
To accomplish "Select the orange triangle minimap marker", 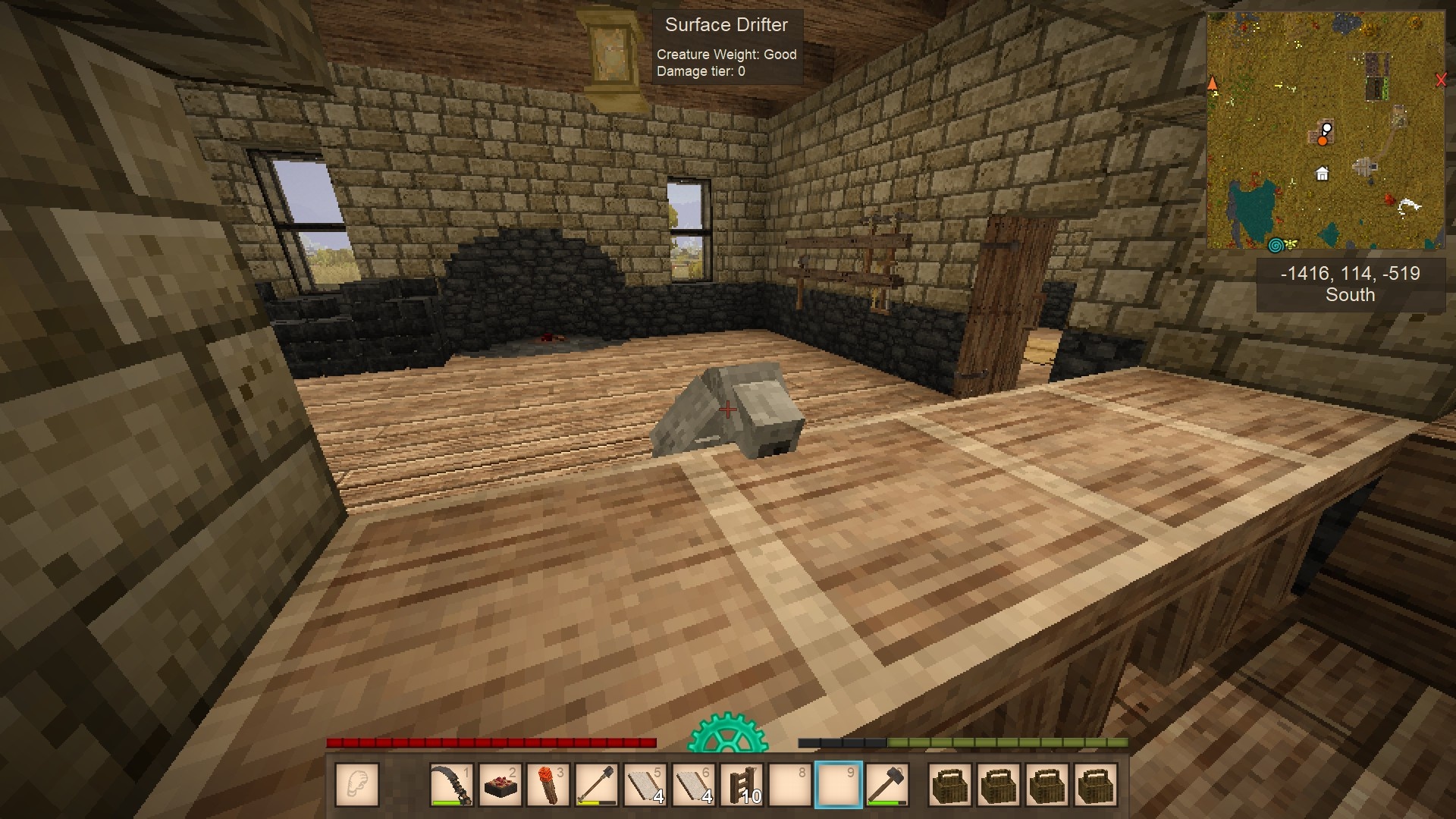I will pyautogui.click(x=1213, y=83).
